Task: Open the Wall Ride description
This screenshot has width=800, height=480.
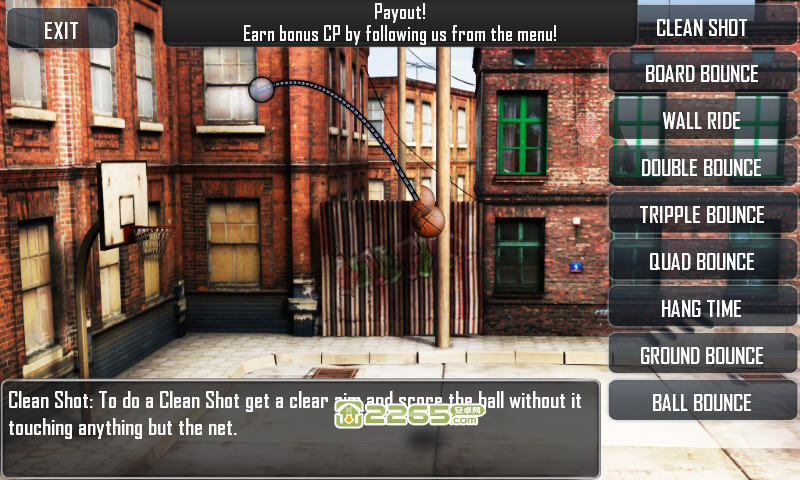Action: (702, 121)
